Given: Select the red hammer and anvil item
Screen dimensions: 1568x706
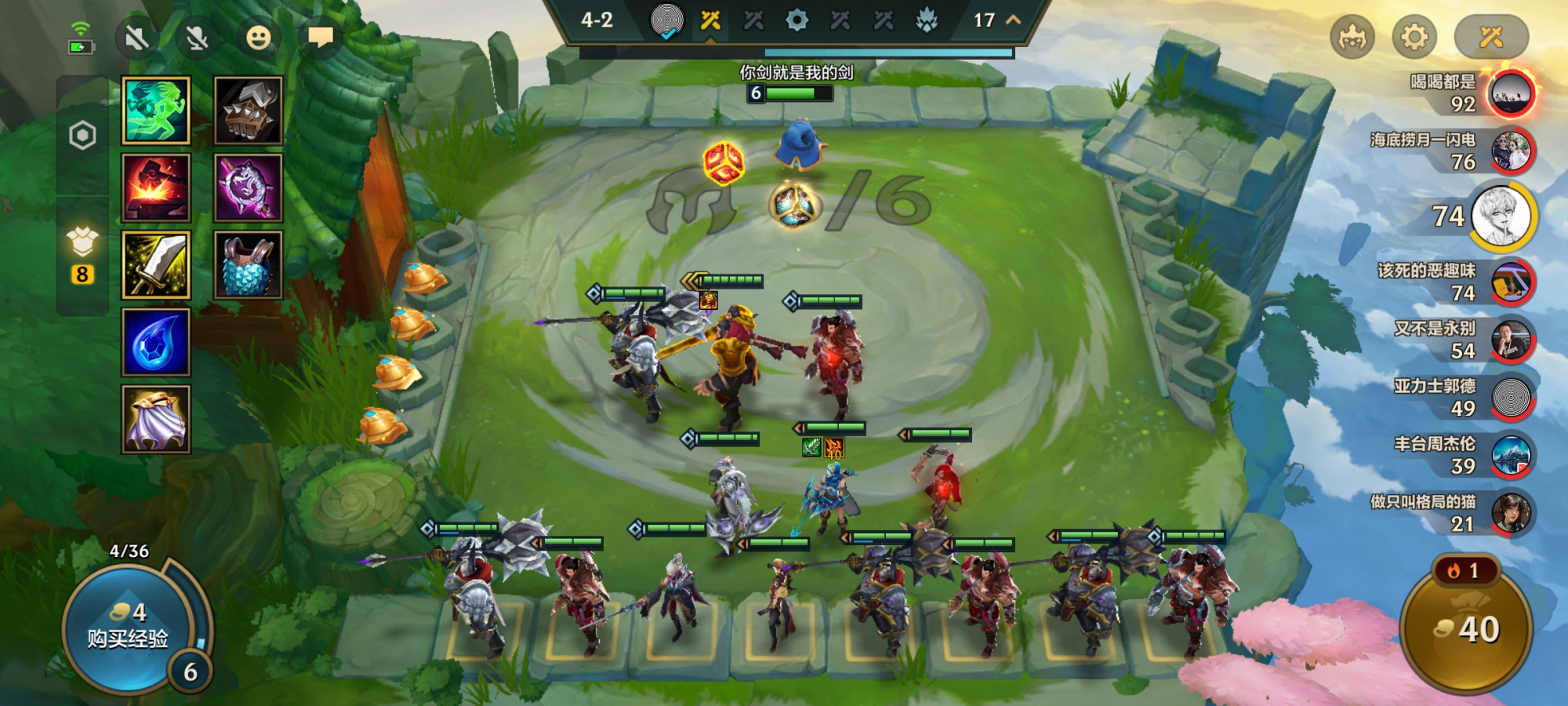Looking at the screenshot, I should (156, 188).
